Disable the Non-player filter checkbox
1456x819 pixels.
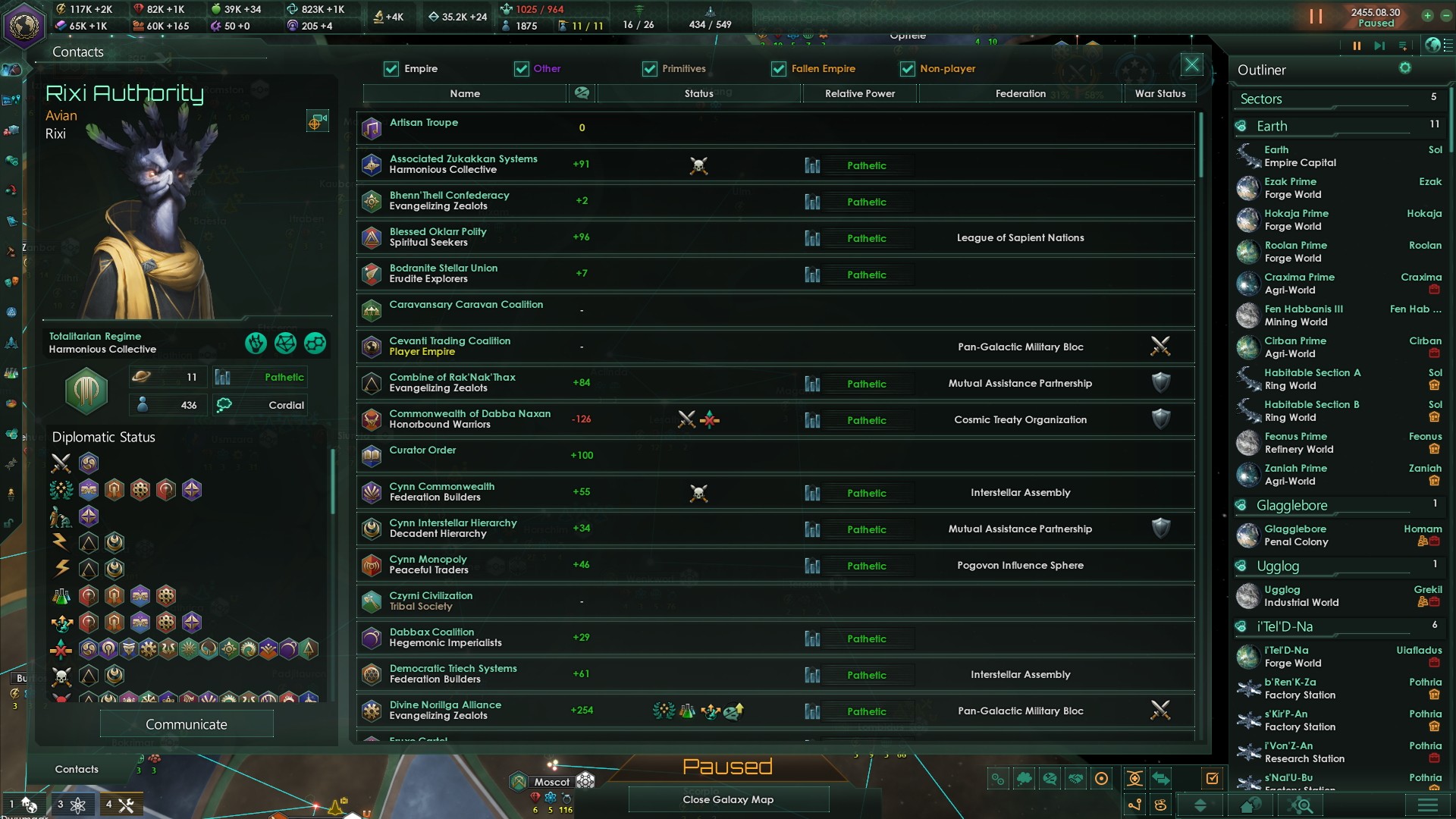point(907,69)
